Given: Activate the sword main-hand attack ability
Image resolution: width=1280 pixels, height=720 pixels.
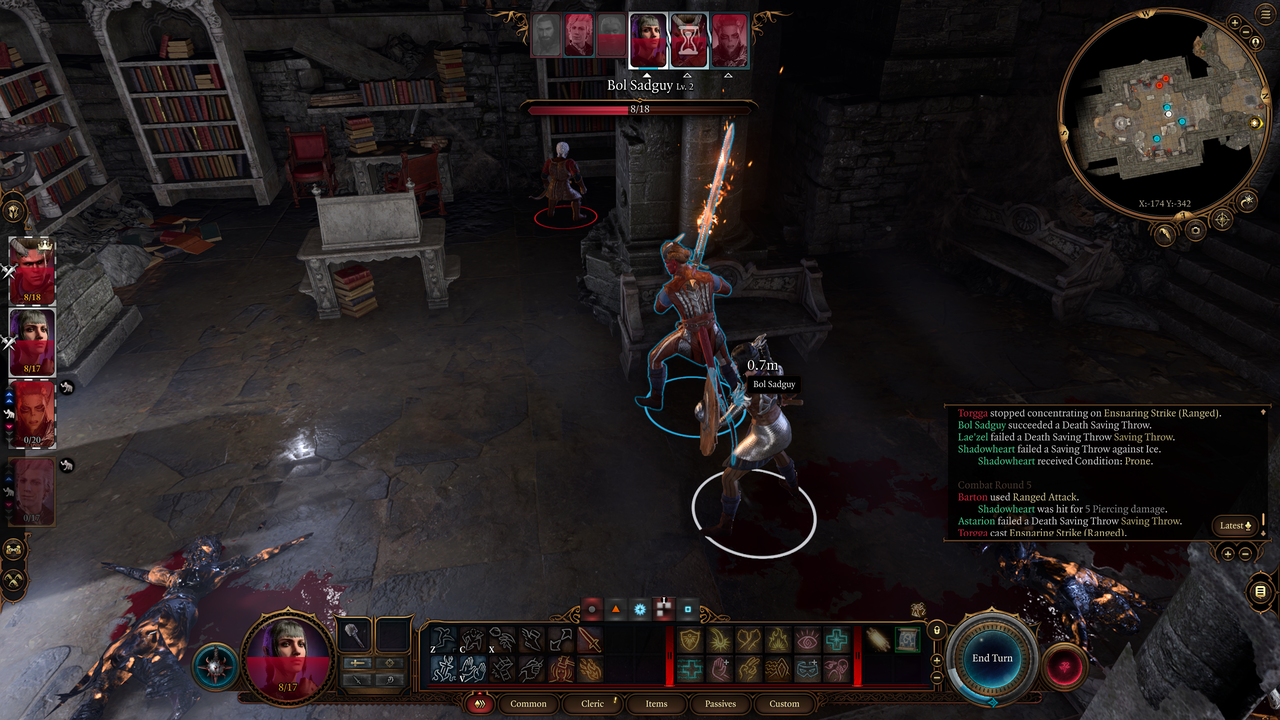Looking at the screenshot, I should click(590, 640).
